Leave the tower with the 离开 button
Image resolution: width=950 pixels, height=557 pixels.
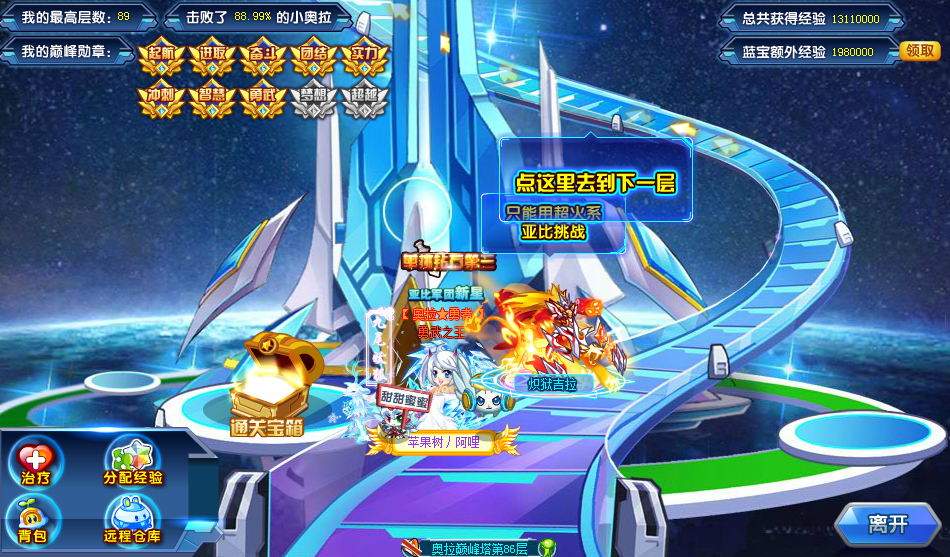[x=887, y=523]
